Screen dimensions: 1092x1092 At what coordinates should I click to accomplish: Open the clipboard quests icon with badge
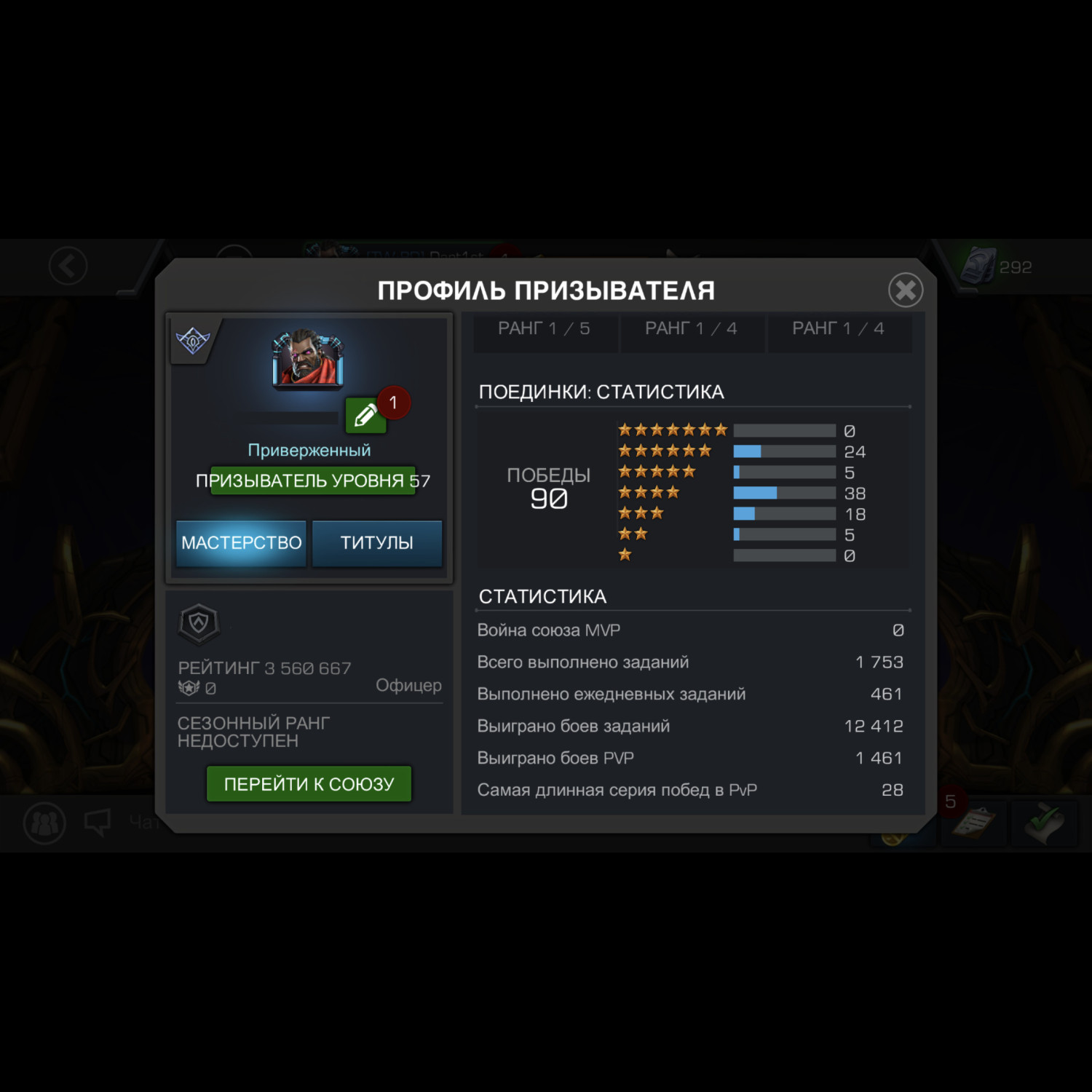coord(972,823)
